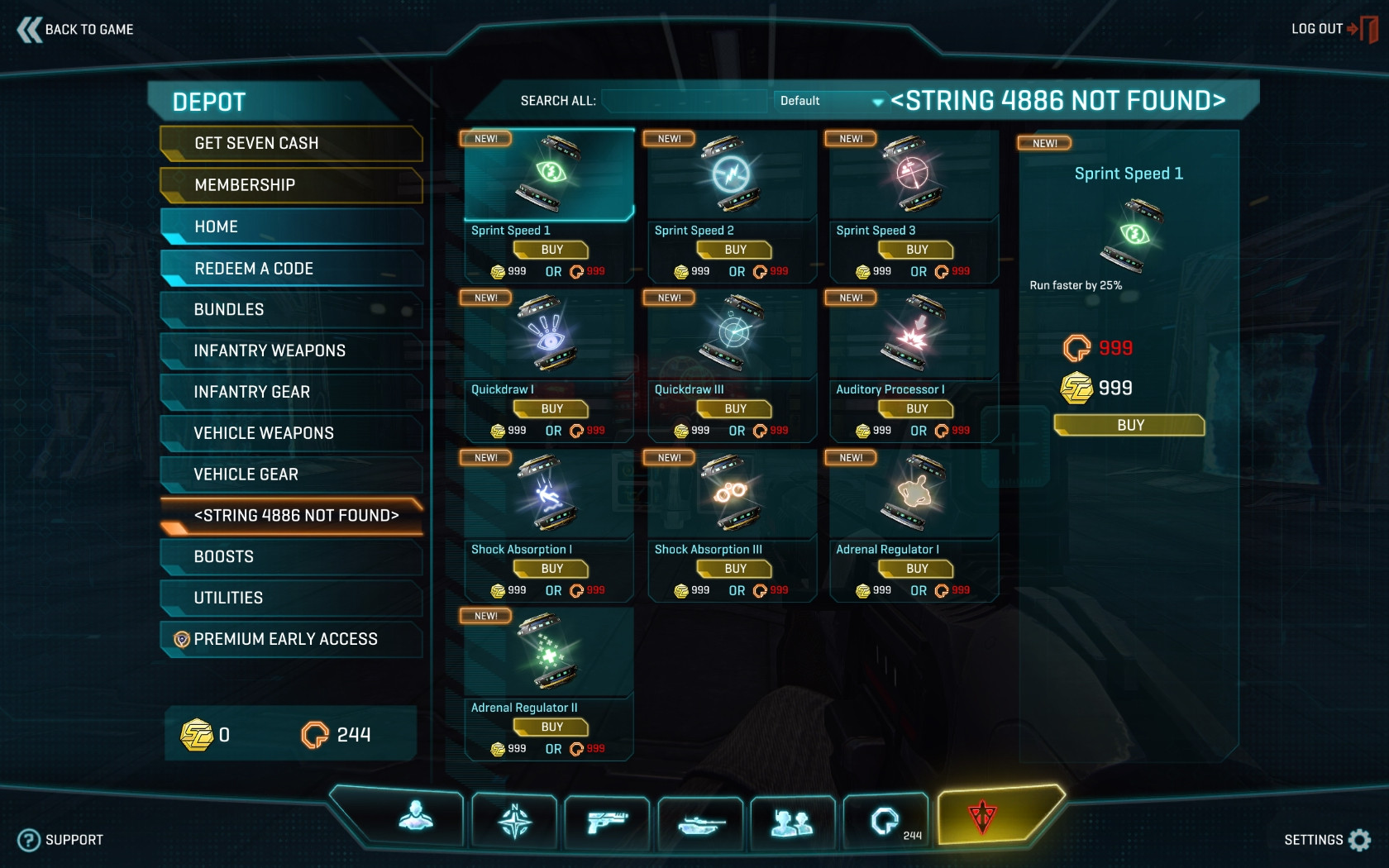1389x868 pixels.
Task: Select Redeem a Code entry
Action: pyautogui.click(x=290, y=269)
